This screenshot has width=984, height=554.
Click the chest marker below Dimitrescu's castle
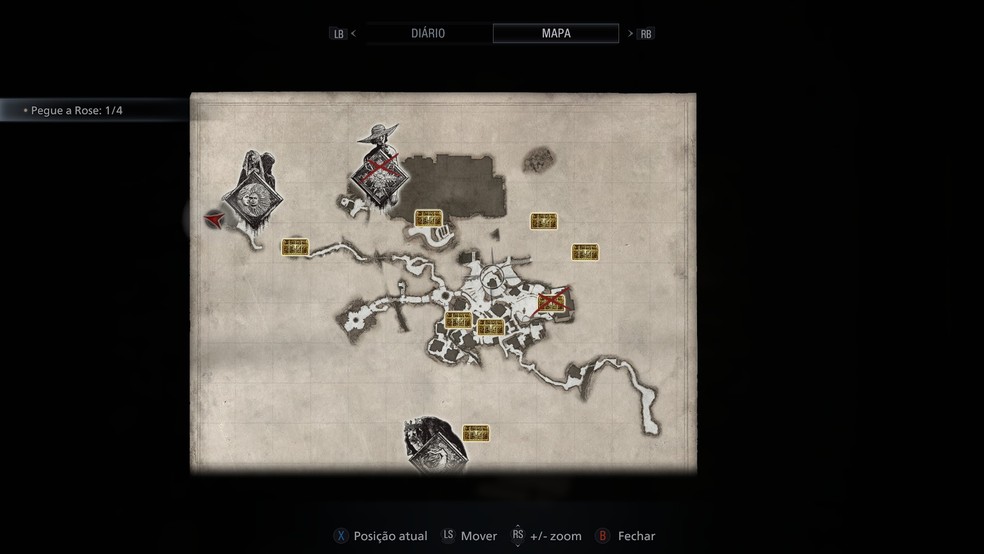[429, 218]
